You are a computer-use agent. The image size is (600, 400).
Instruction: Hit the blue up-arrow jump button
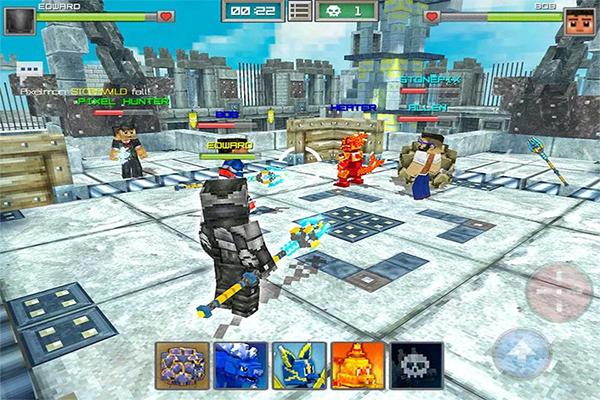point(521,353)
